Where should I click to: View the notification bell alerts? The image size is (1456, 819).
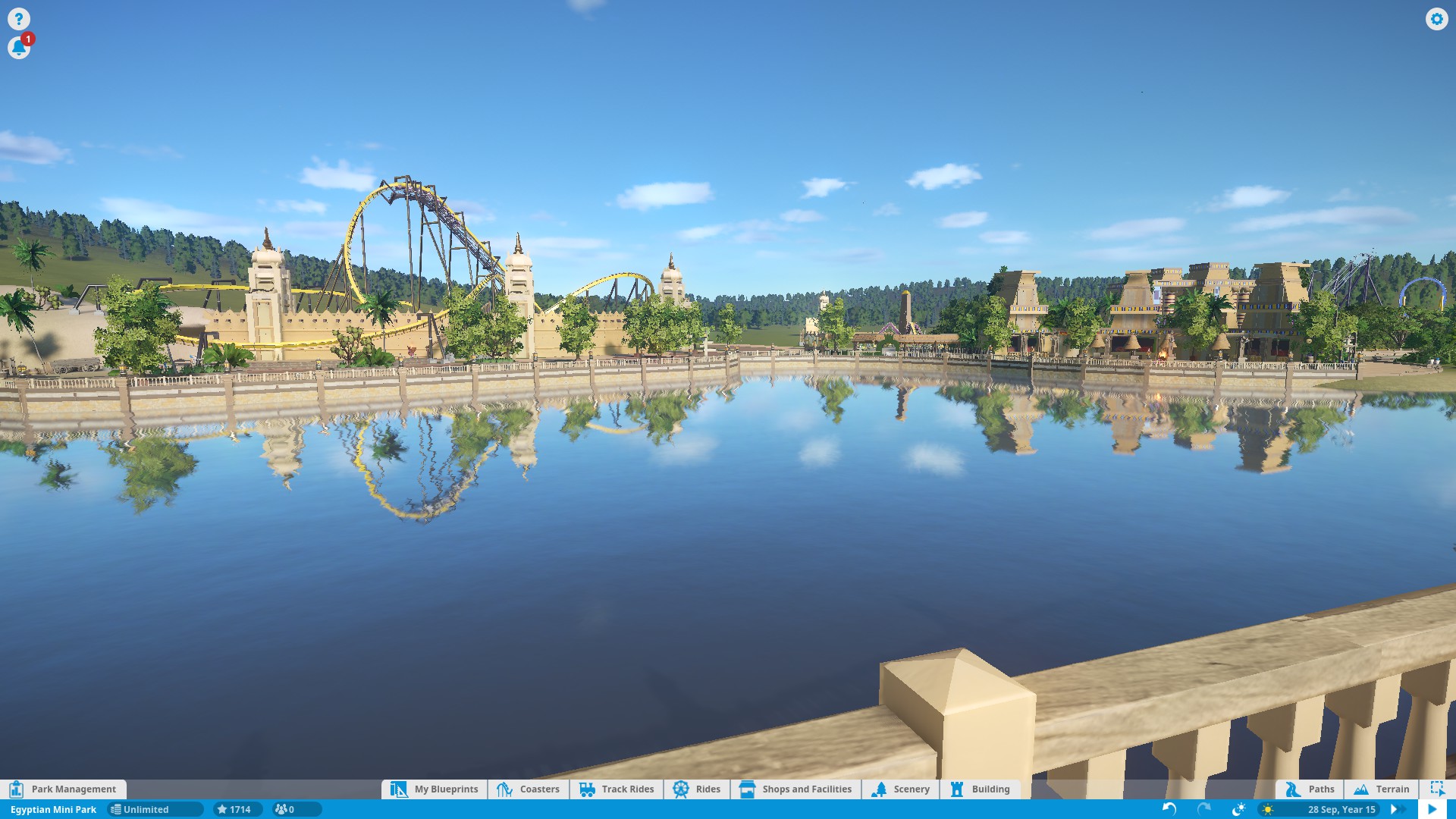19,48
